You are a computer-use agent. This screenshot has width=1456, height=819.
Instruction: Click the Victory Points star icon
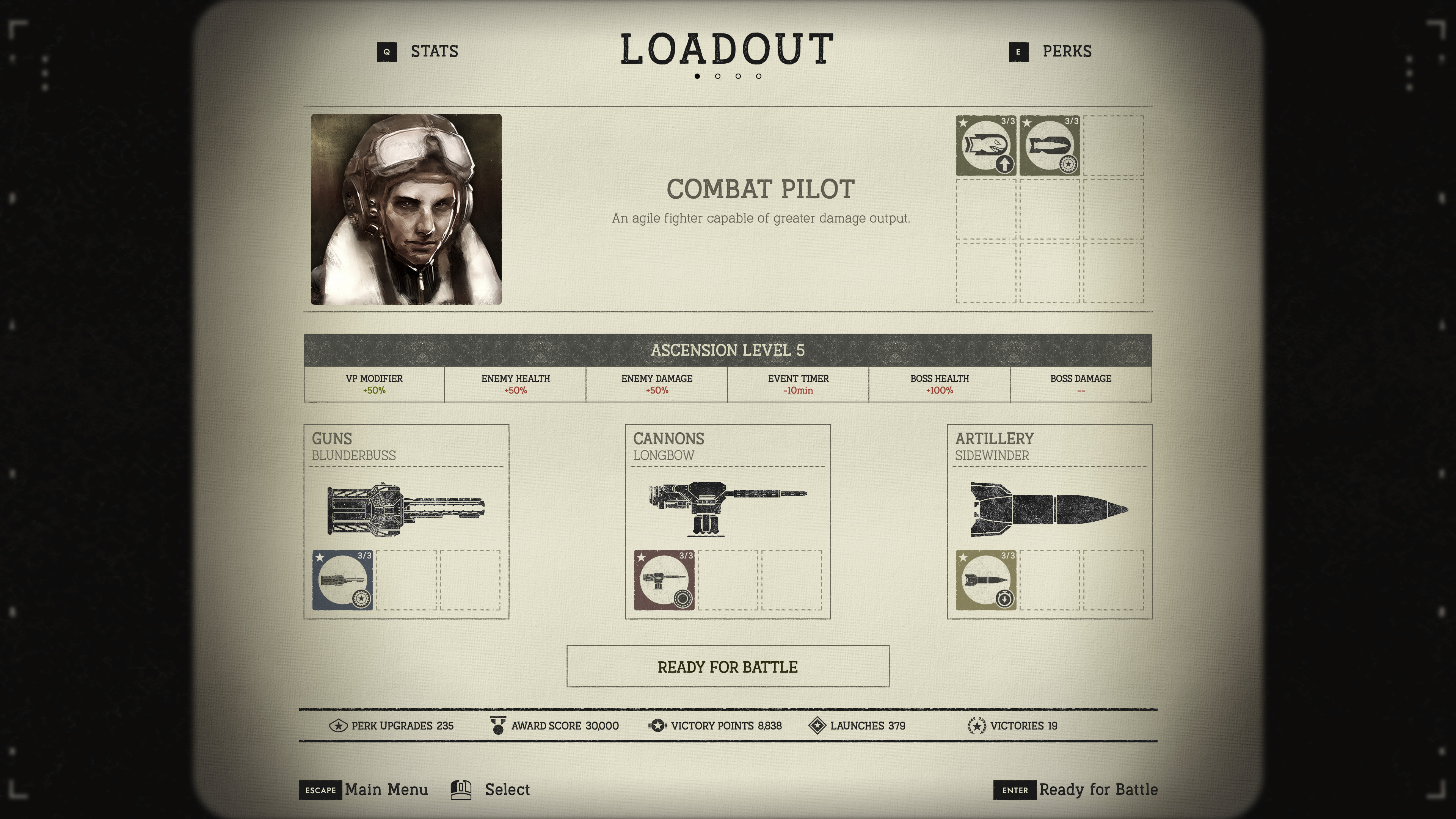(657, 726)
